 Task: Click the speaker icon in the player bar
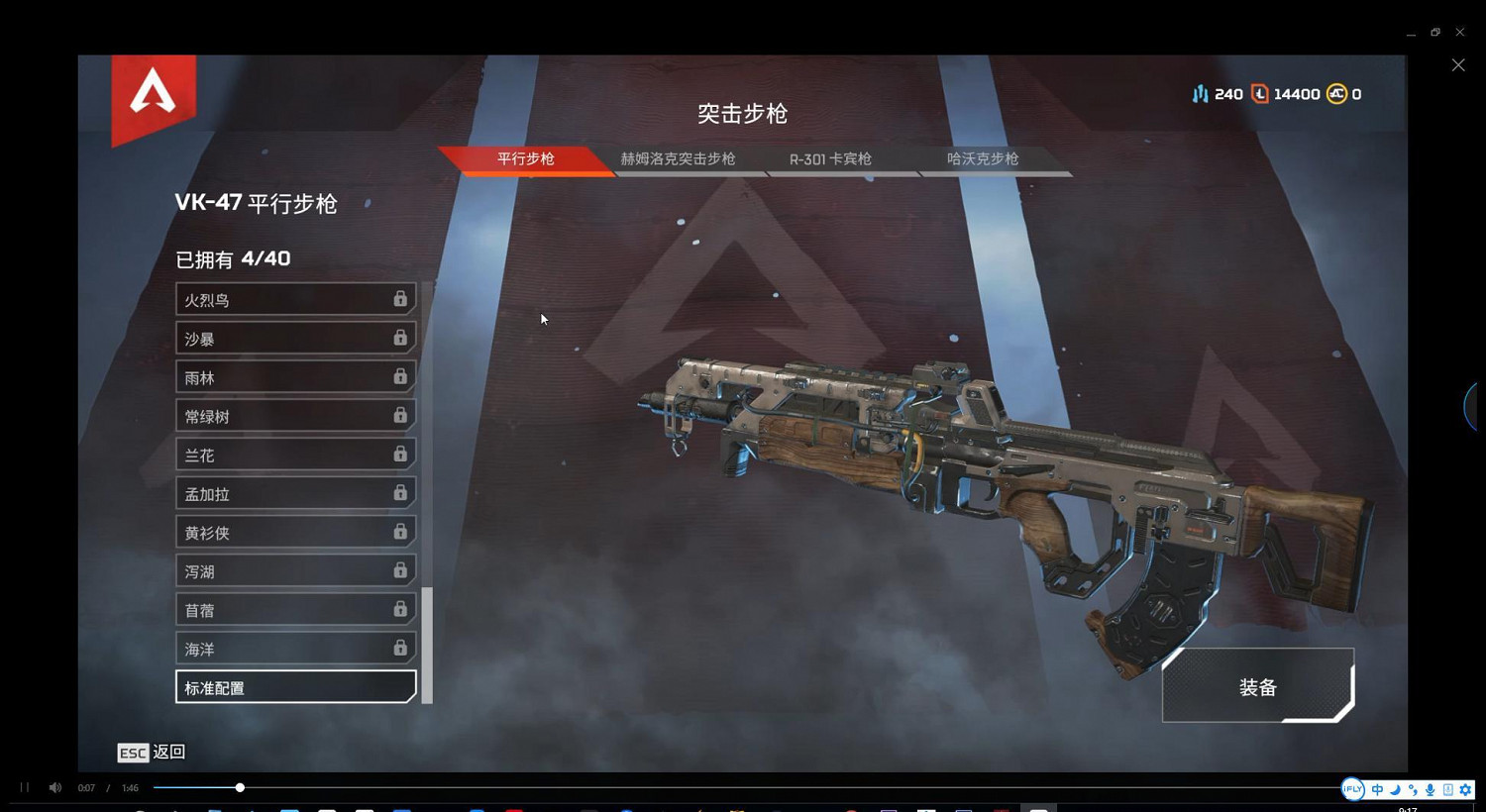pos(54,787)
